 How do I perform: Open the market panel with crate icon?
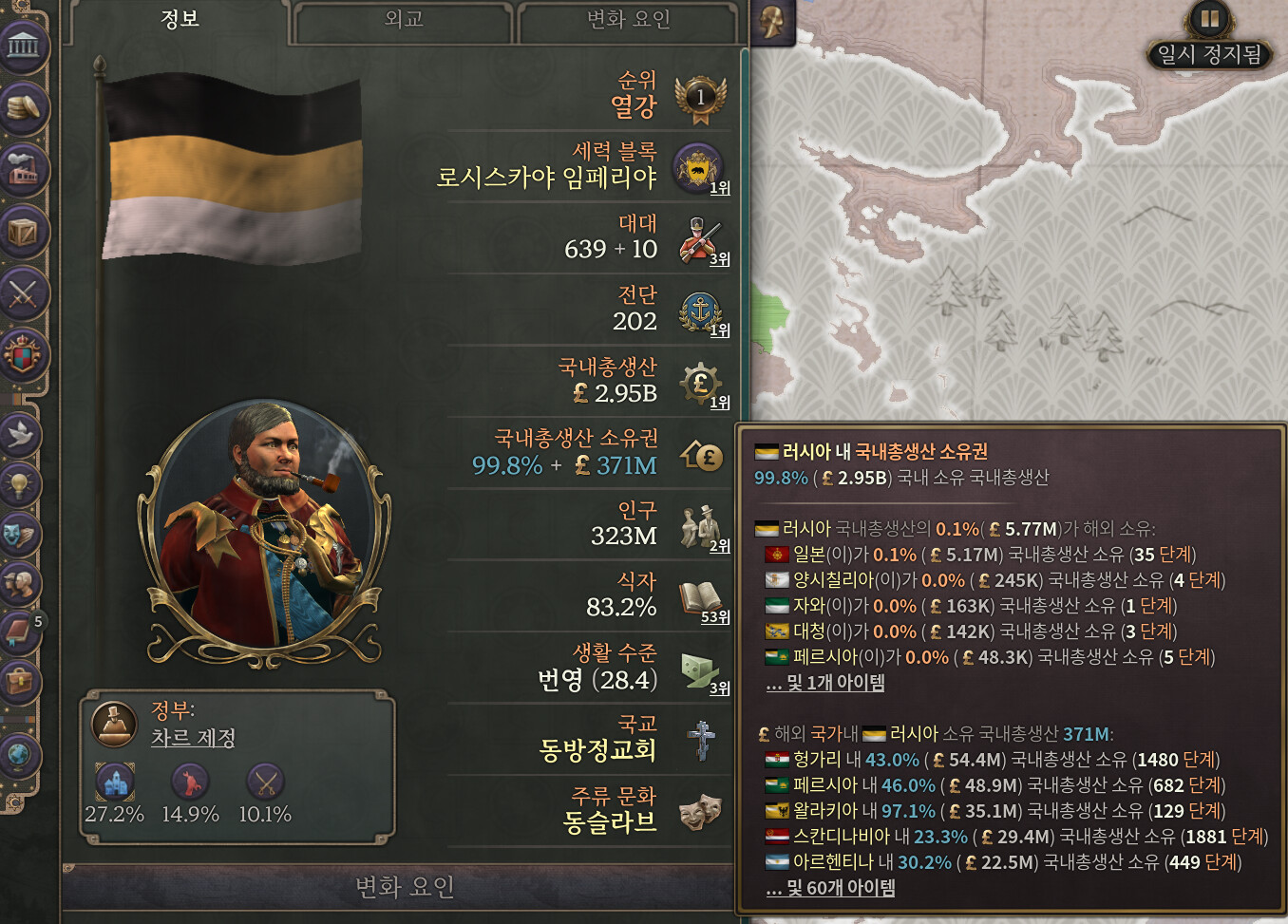(x=23, y=232)
